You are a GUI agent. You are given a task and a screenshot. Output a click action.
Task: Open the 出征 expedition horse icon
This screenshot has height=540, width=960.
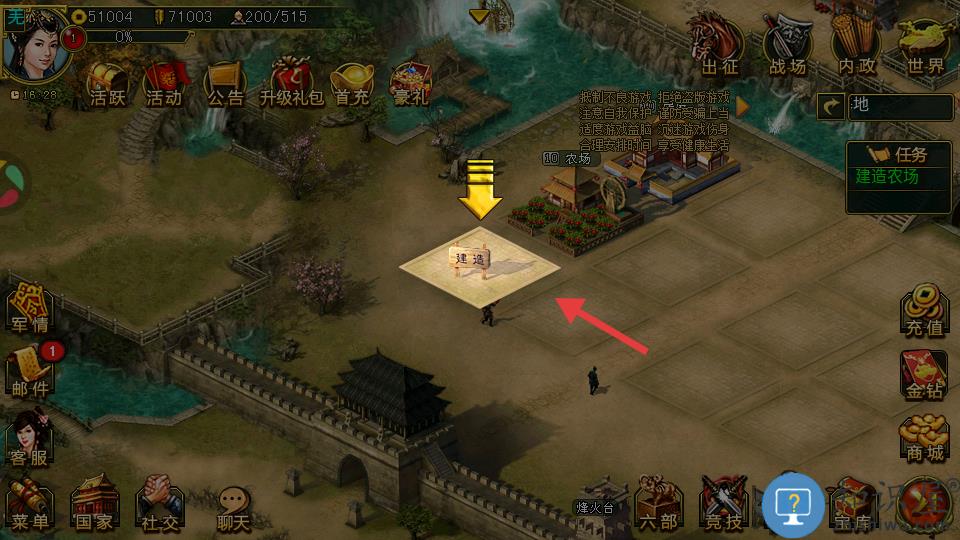(718, 46)
